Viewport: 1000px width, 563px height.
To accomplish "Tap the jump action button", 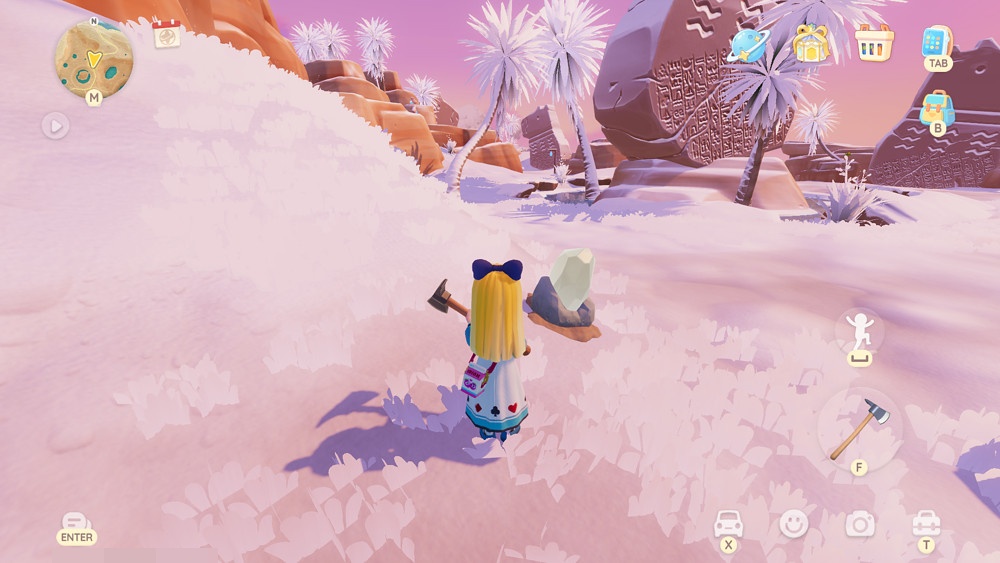I will (x=860, y=331).
